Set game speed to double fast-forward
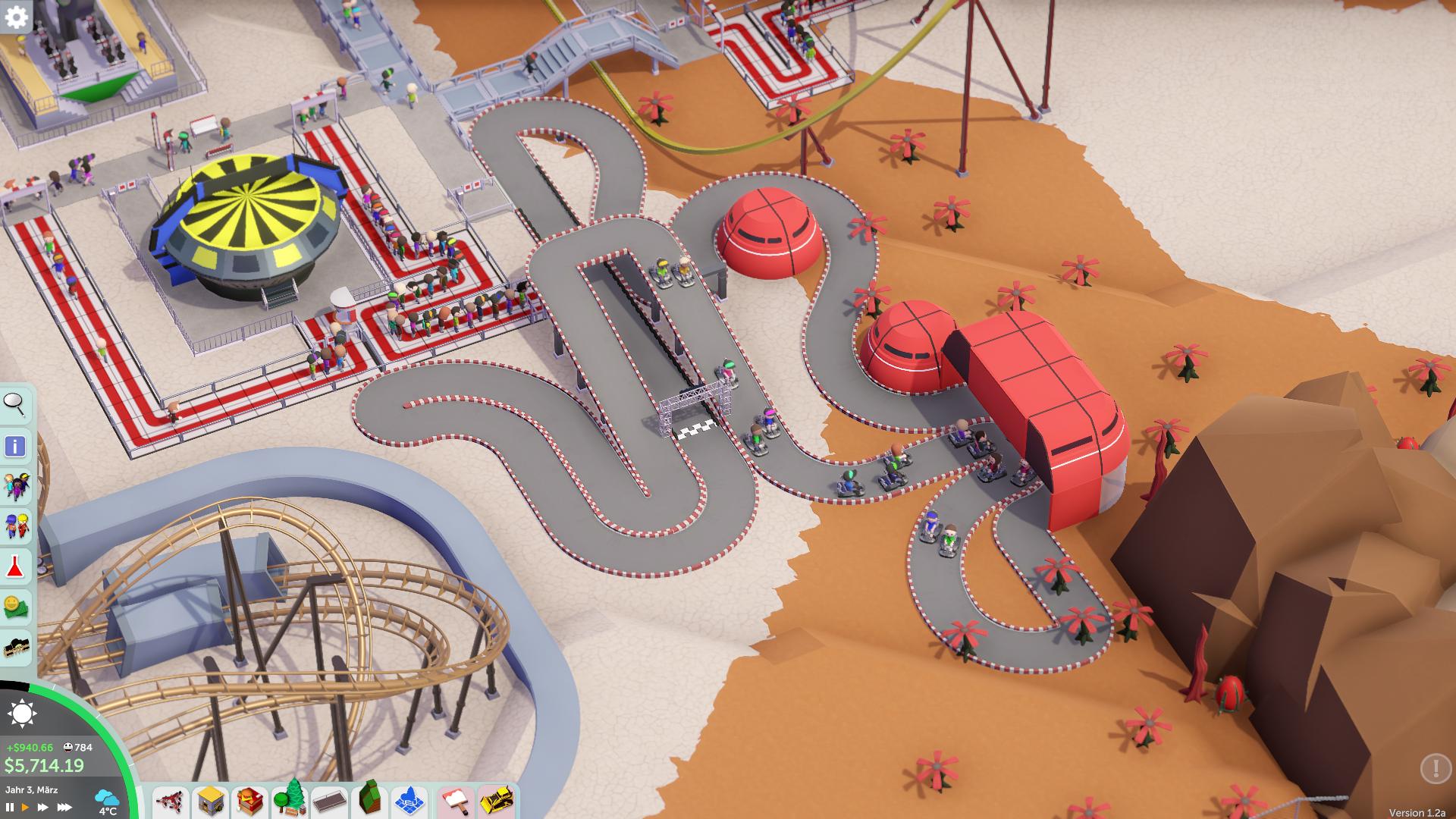This screenshot has width=1456, height=819. coord(43,808)
